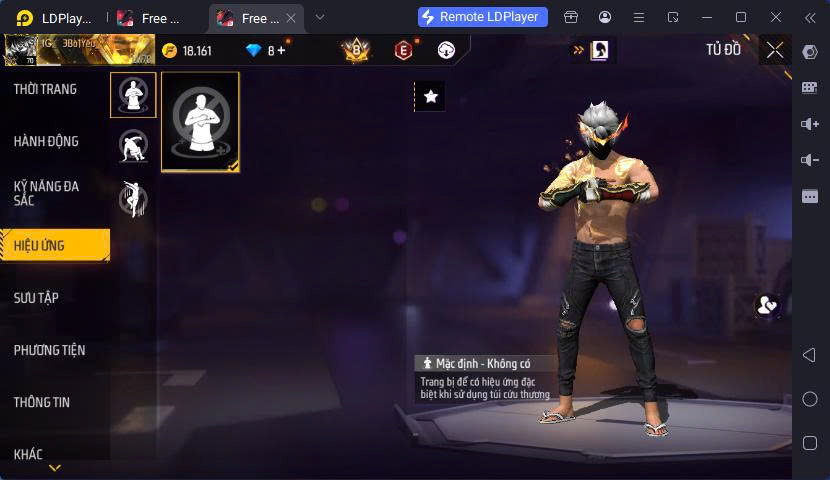Close the Tủ Đồ wardrobe screen
Screen dimensions: 830x480
775,50
